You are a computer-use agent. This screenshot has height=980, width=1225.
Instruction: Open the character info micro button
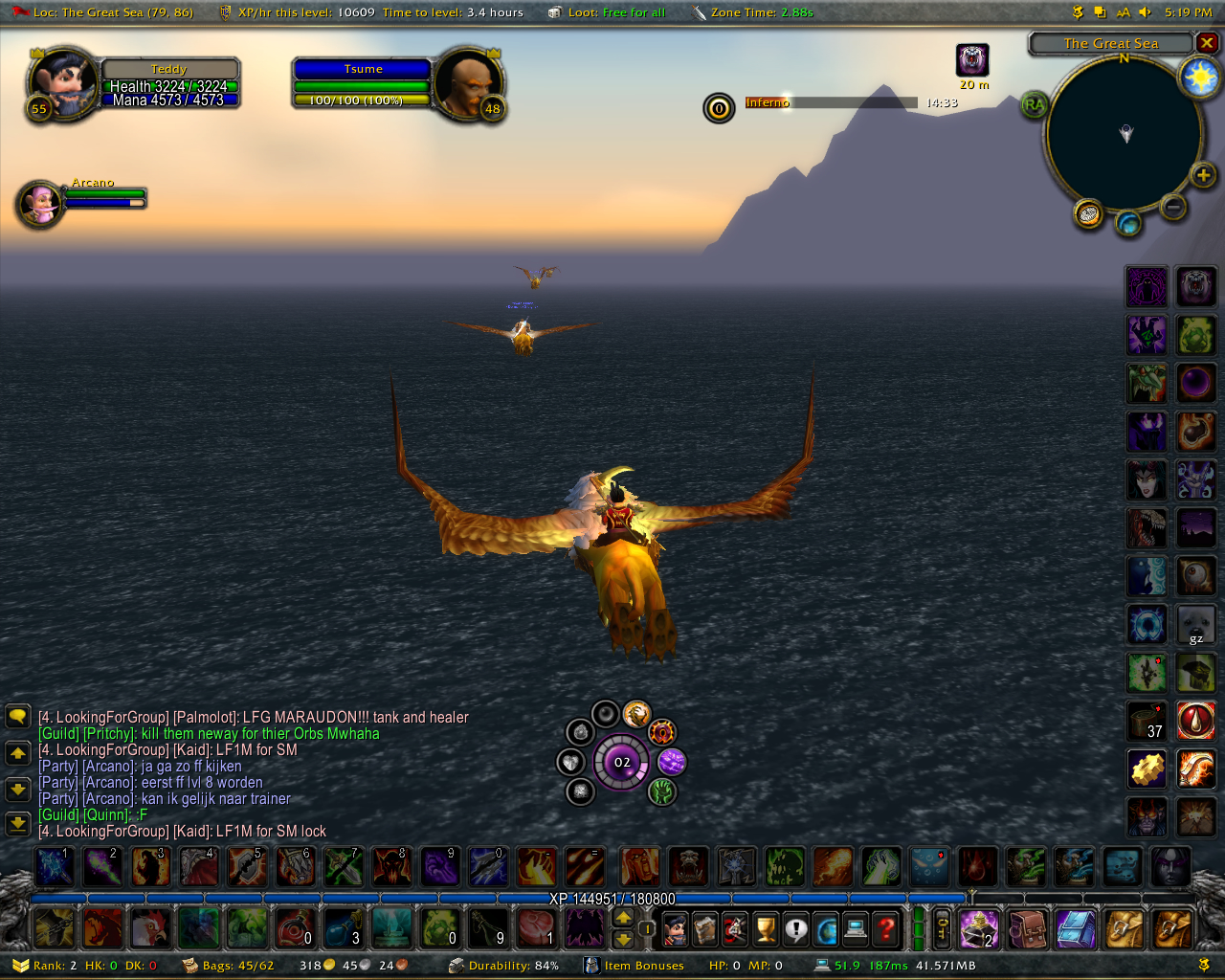[675, 928]
